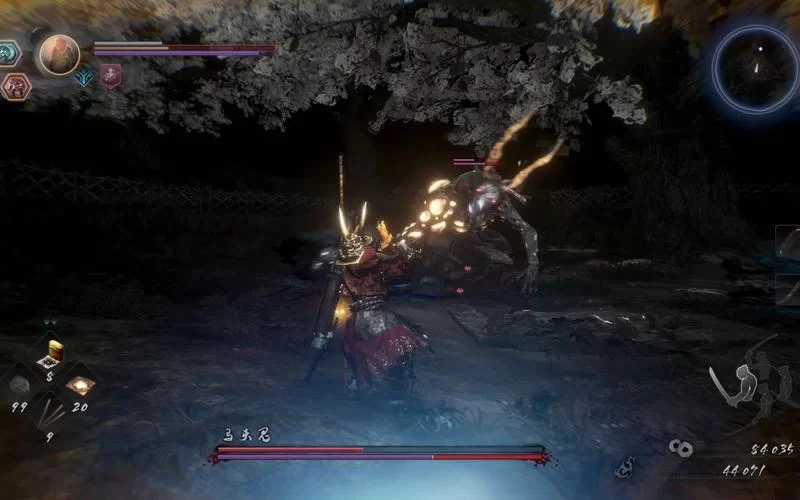Activate the red hexagonal yokai skill icon
The width and height of the screenshot is (800, 500).
pyautogui.click(x=16, y=86)
